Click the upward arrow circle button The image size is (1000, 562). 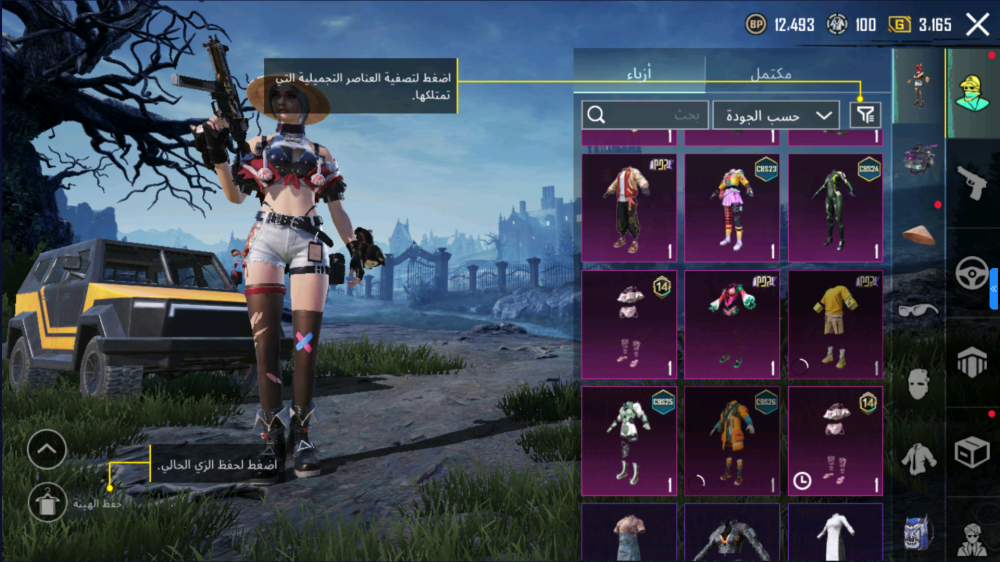(47, 450)
